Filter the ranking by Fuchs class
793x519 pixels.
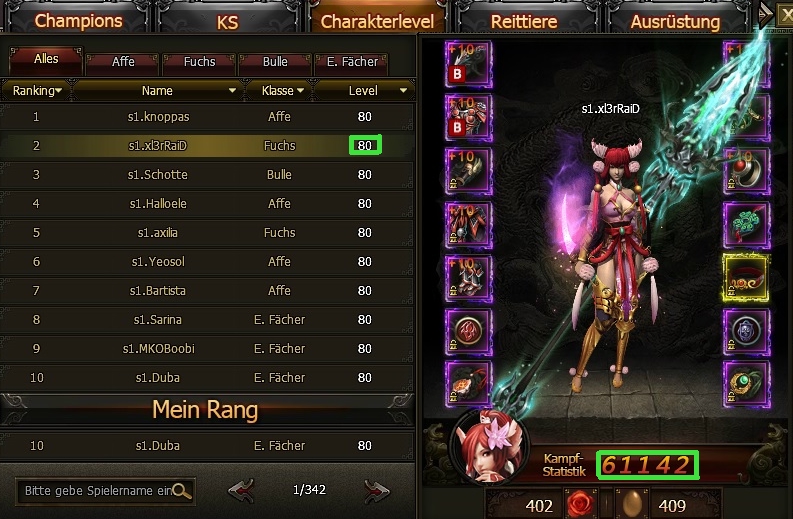point(200,62)
